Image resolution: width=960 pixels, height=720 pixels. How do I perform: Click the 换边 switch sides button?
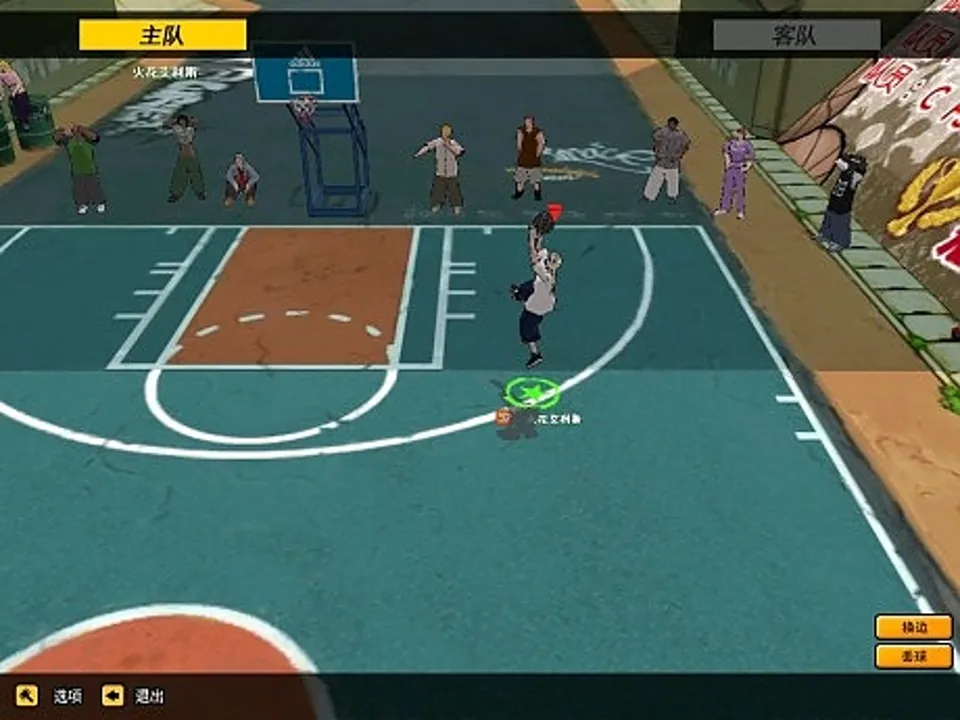(x=913, y=627)
